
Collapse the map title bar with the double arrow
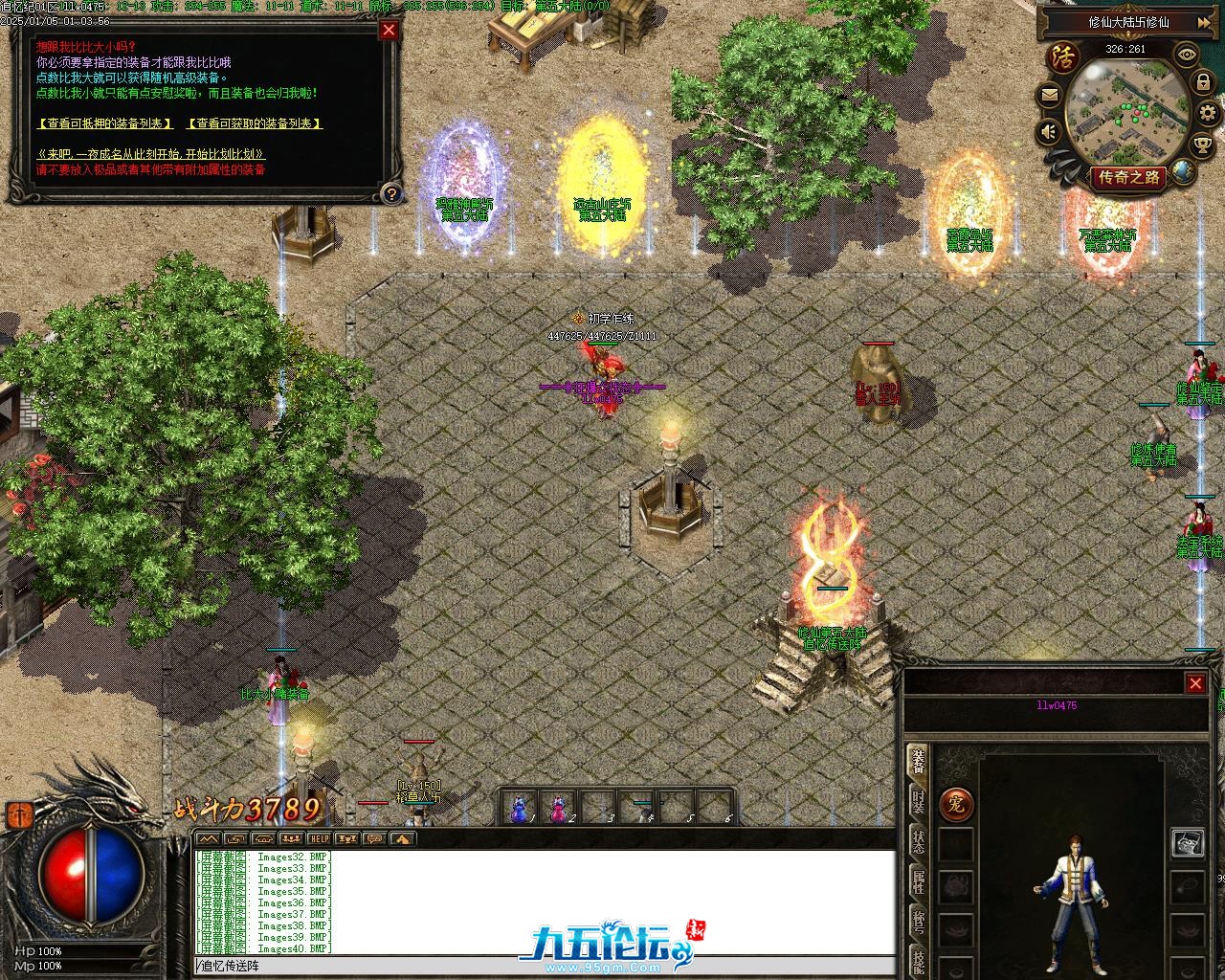[1203, 22]
